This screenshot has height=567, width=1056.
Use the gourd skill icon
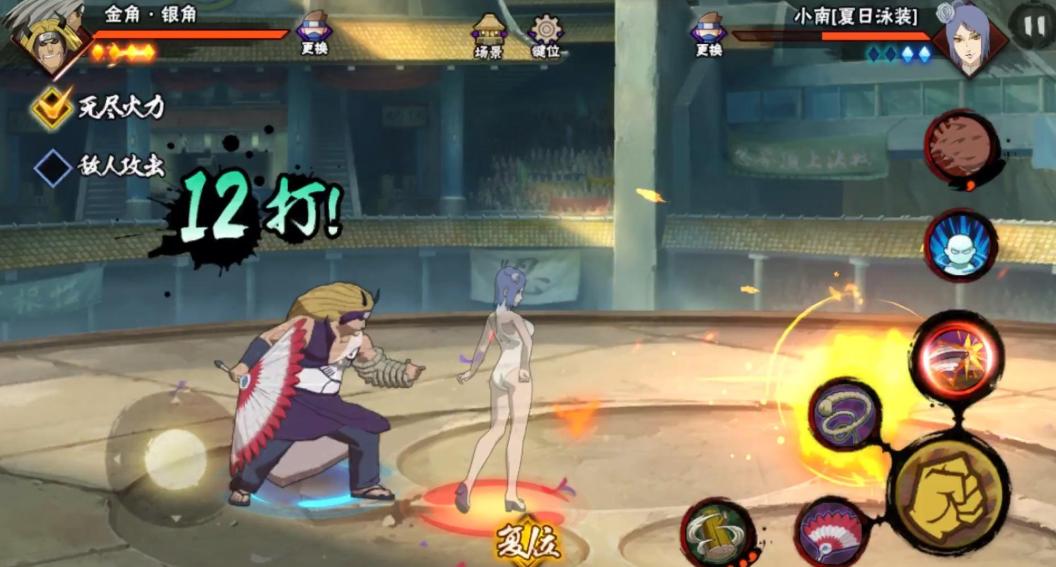718,532
